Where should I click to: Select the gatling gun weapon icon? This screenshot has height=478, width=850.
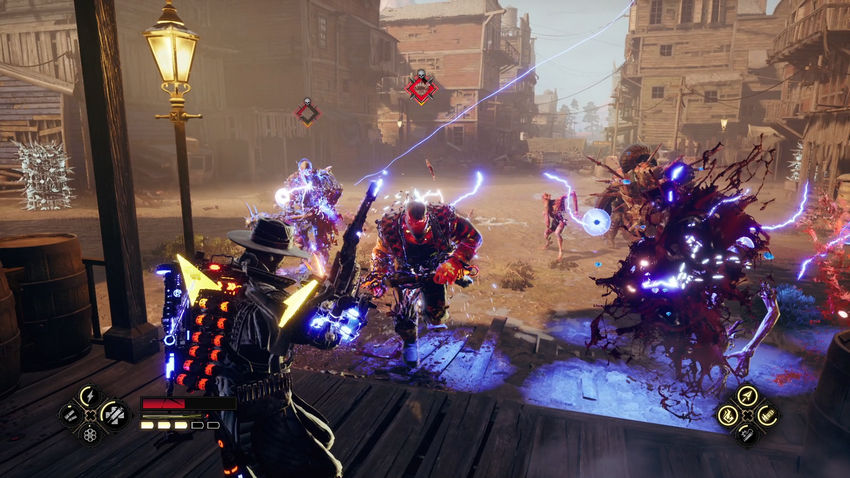pyautogui.click(x=767, y=414)
